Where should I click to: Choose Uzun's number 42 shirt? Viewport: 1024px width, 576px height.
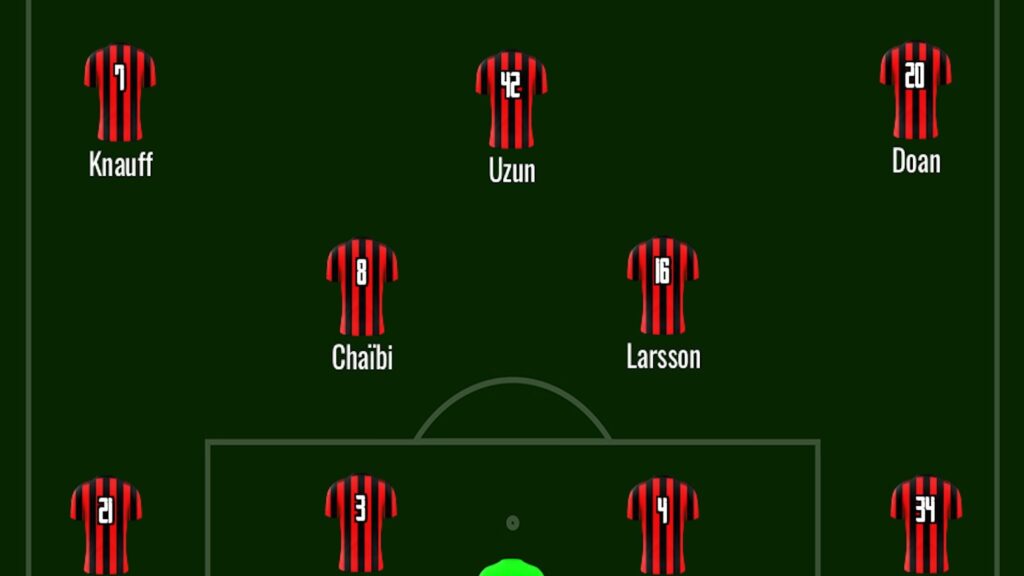click(511, 99)
